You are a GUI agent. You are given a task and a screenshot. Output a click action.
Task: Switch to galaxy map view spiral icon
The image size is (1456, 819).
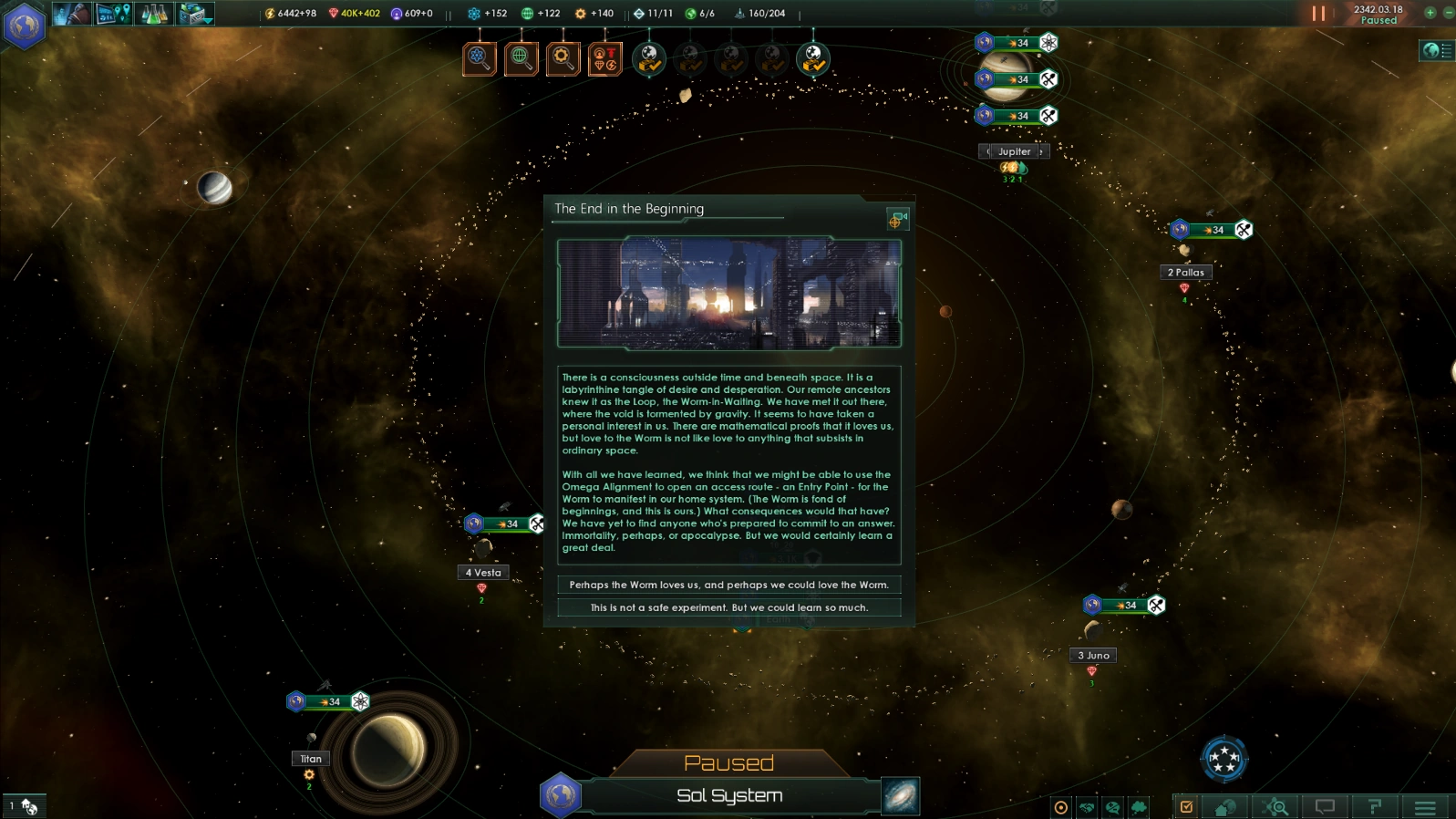(901, 796)
